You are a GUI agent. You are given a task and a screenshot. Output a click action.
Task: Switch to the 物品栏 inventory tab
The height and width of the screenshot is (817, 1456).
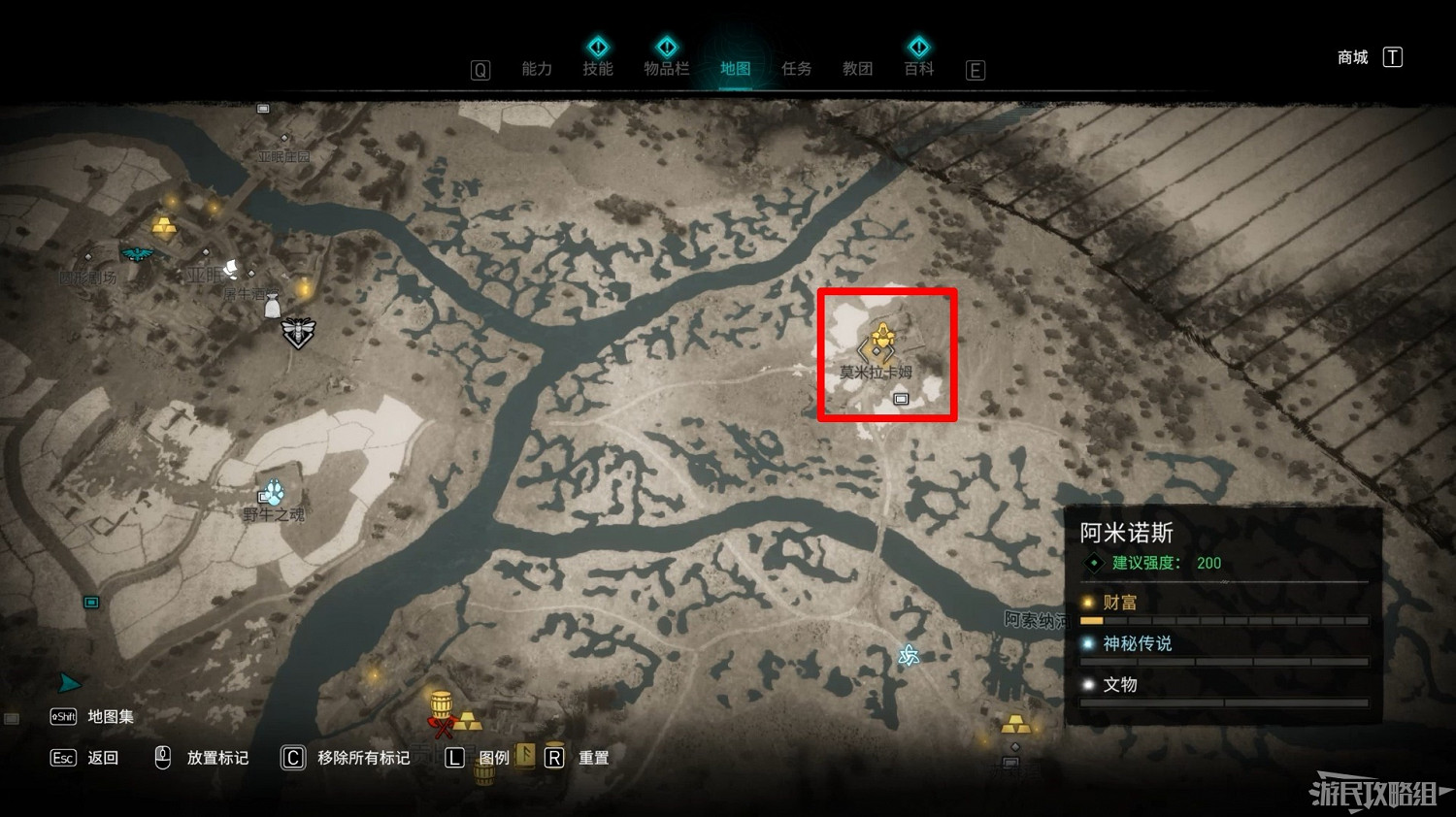[667, 69]
